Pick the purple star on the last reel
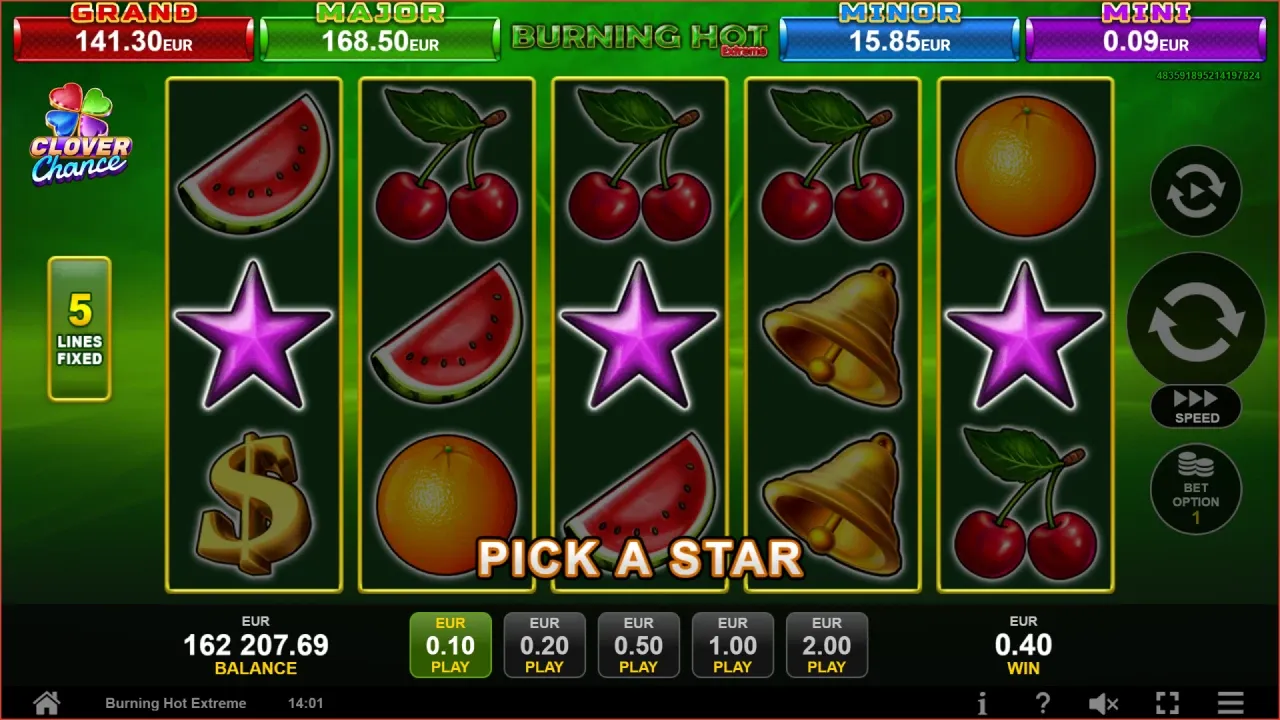Image resolution: width=1280 pixels, height=720 pixels. click(x=1025, y=333)
